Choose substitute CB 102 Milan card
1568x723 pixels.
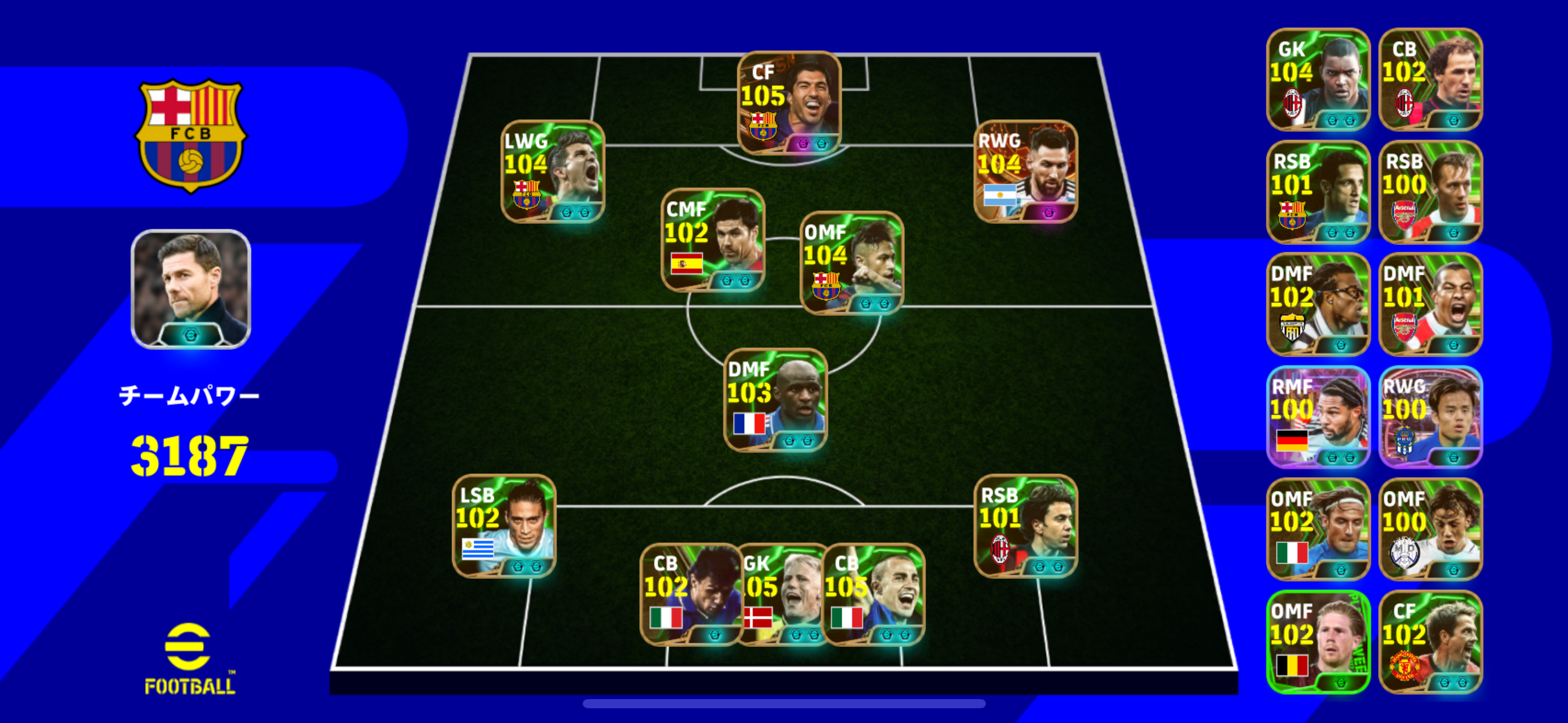(x=1430, y=80)
